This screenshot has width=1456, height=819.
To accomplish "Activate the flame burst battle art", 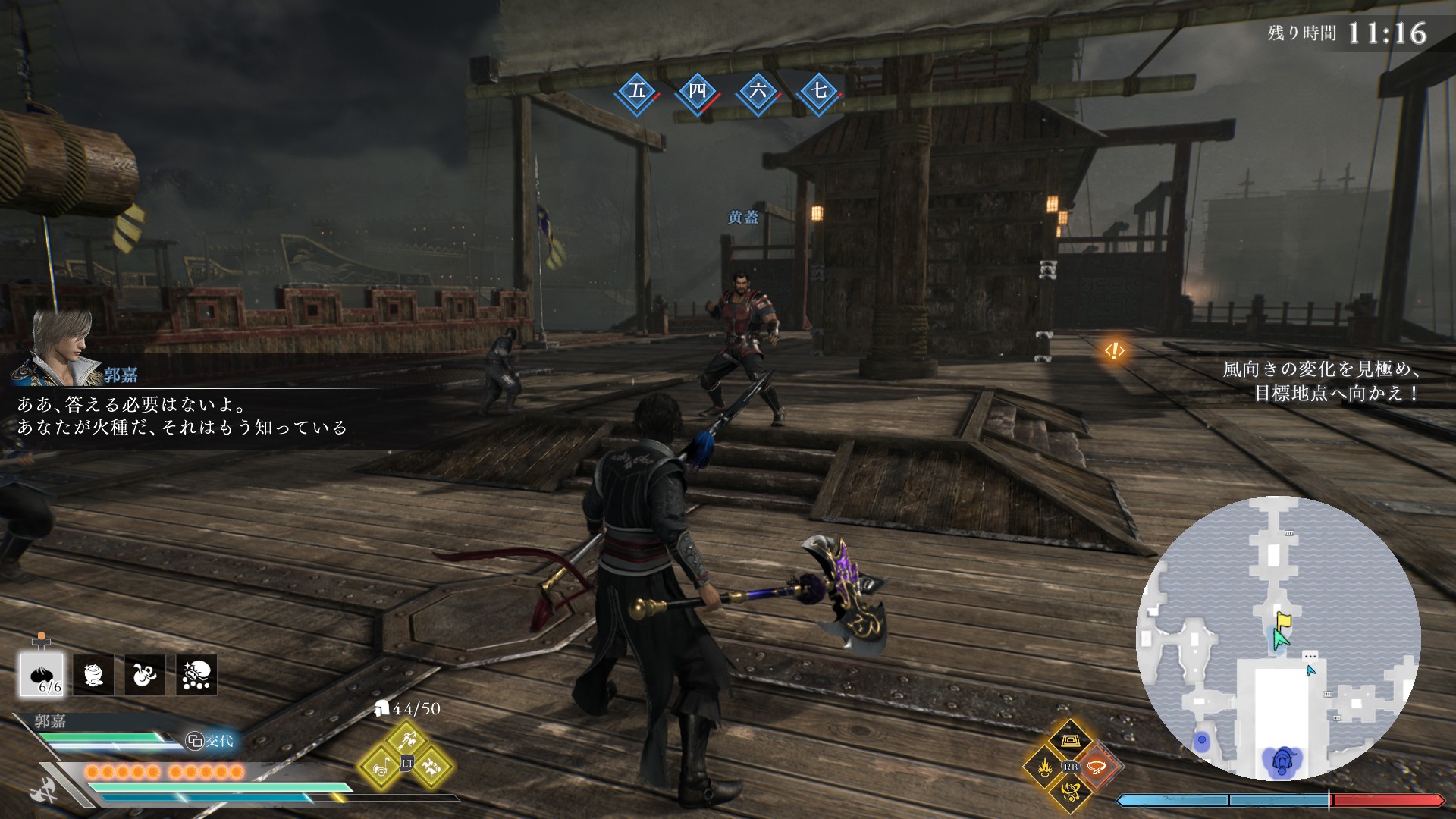I will point(1044,767).
